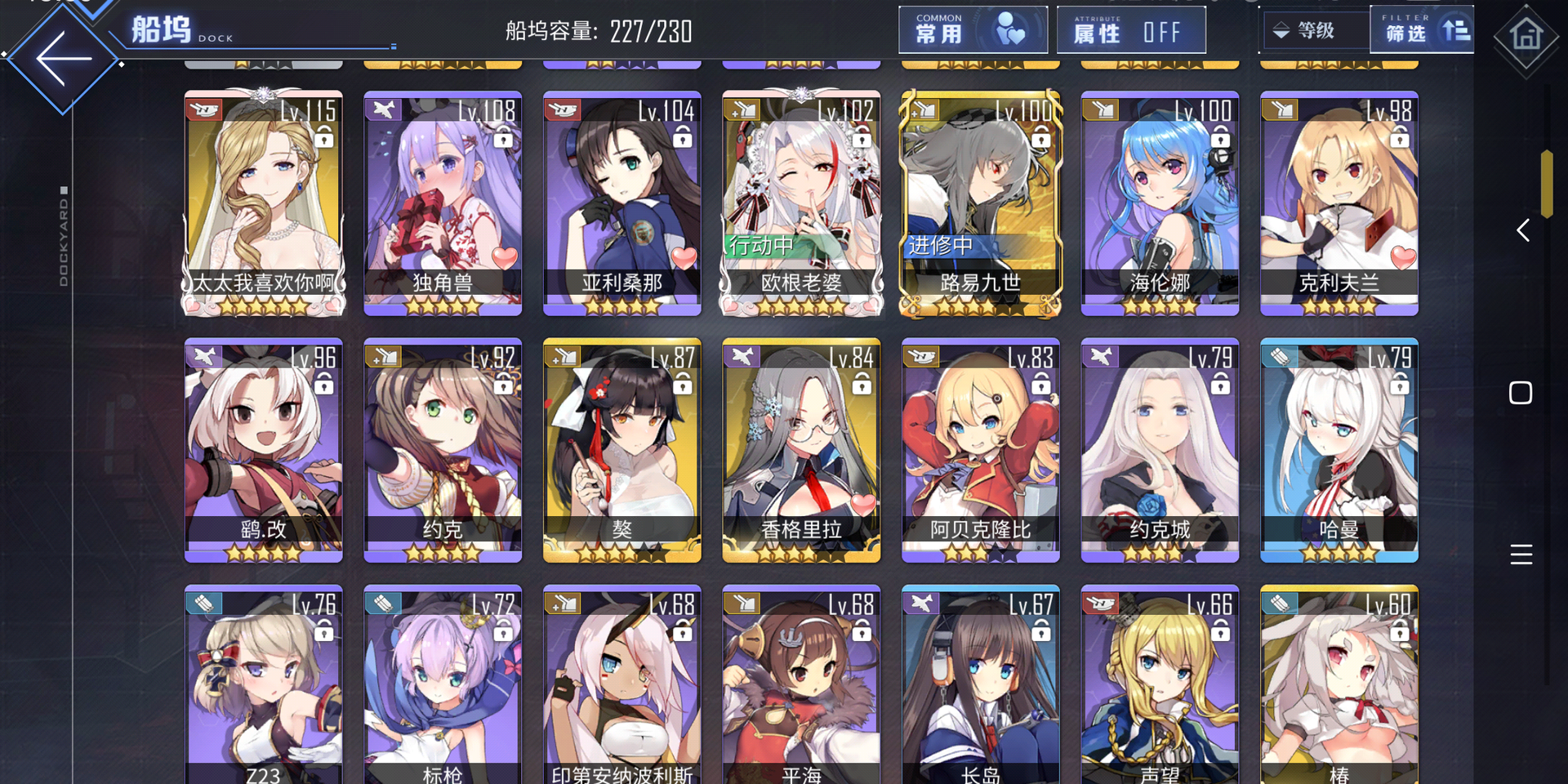Screen dimensions: 1568x784
Task: Pick the 香格里拉 ship card
Action: pos(801,450)
